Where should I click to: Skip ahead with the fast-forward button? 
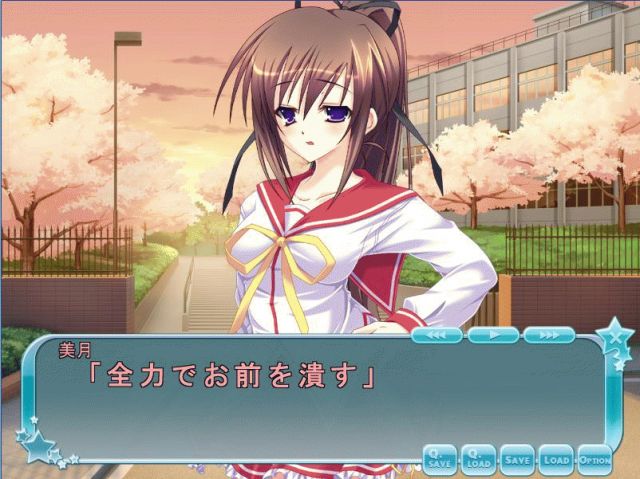(x=549, y=335)
